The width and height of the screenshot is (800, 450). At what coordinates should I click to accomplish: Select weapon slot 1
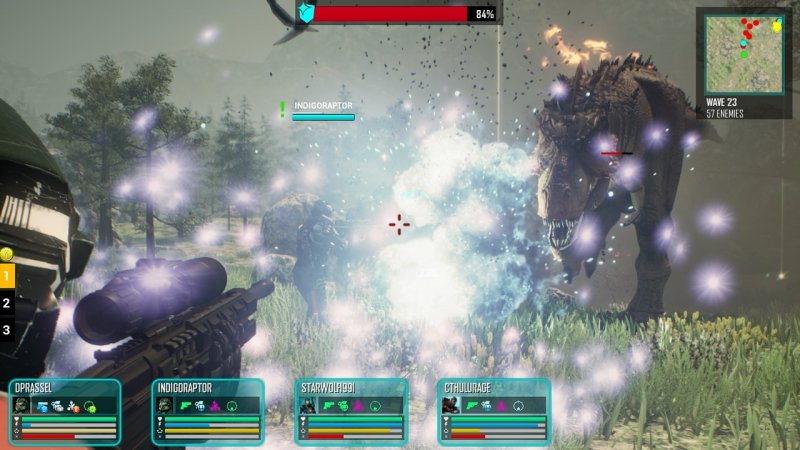pos(7,273)
